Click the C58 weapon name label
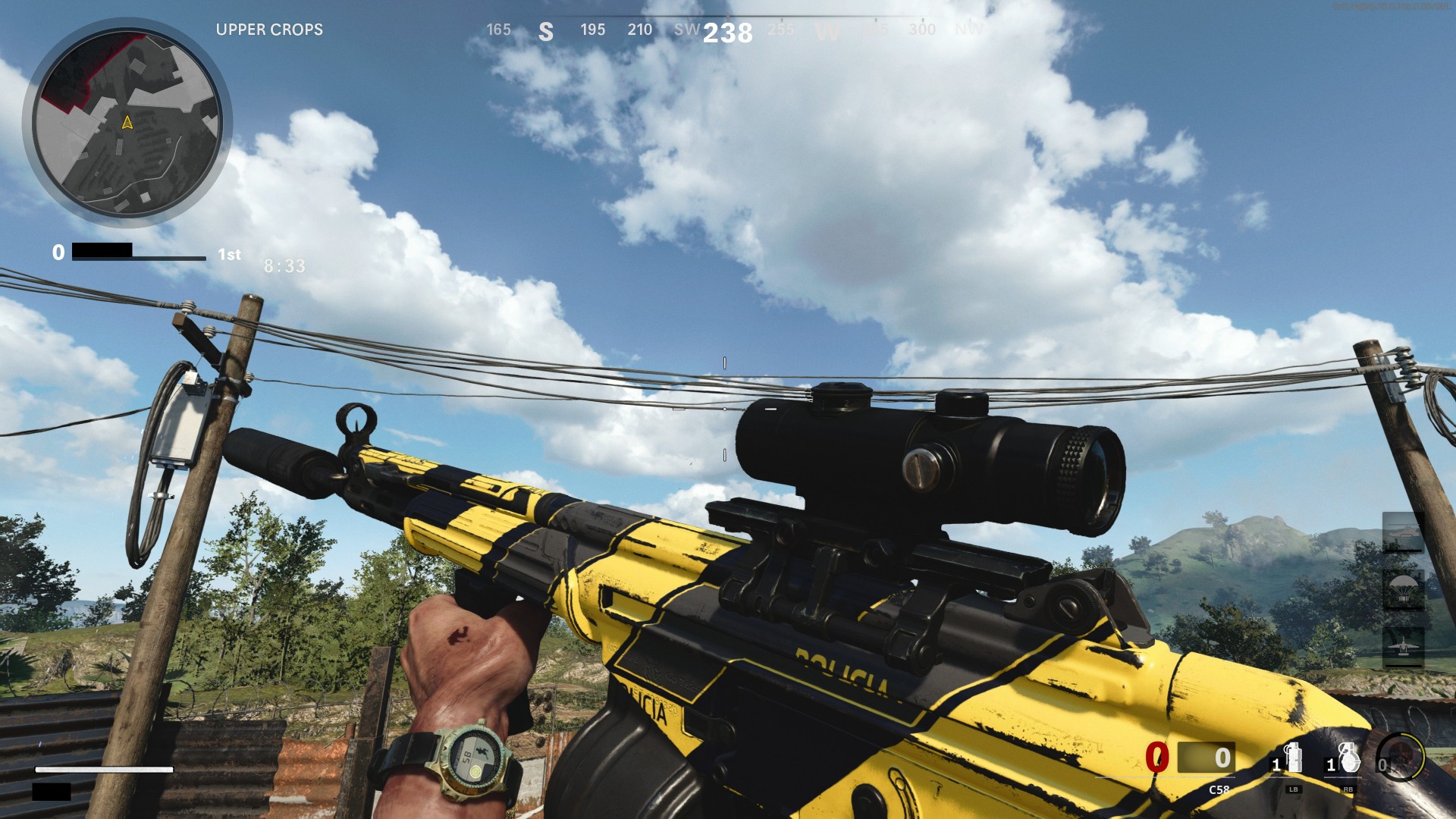Viewport: 1456px width, 819px height. (1219, 789)
